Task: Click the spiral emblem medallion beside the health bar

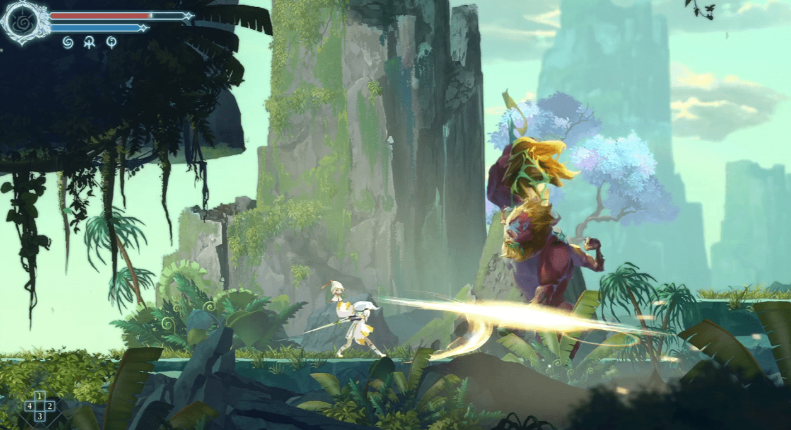Action: (24, 21)
